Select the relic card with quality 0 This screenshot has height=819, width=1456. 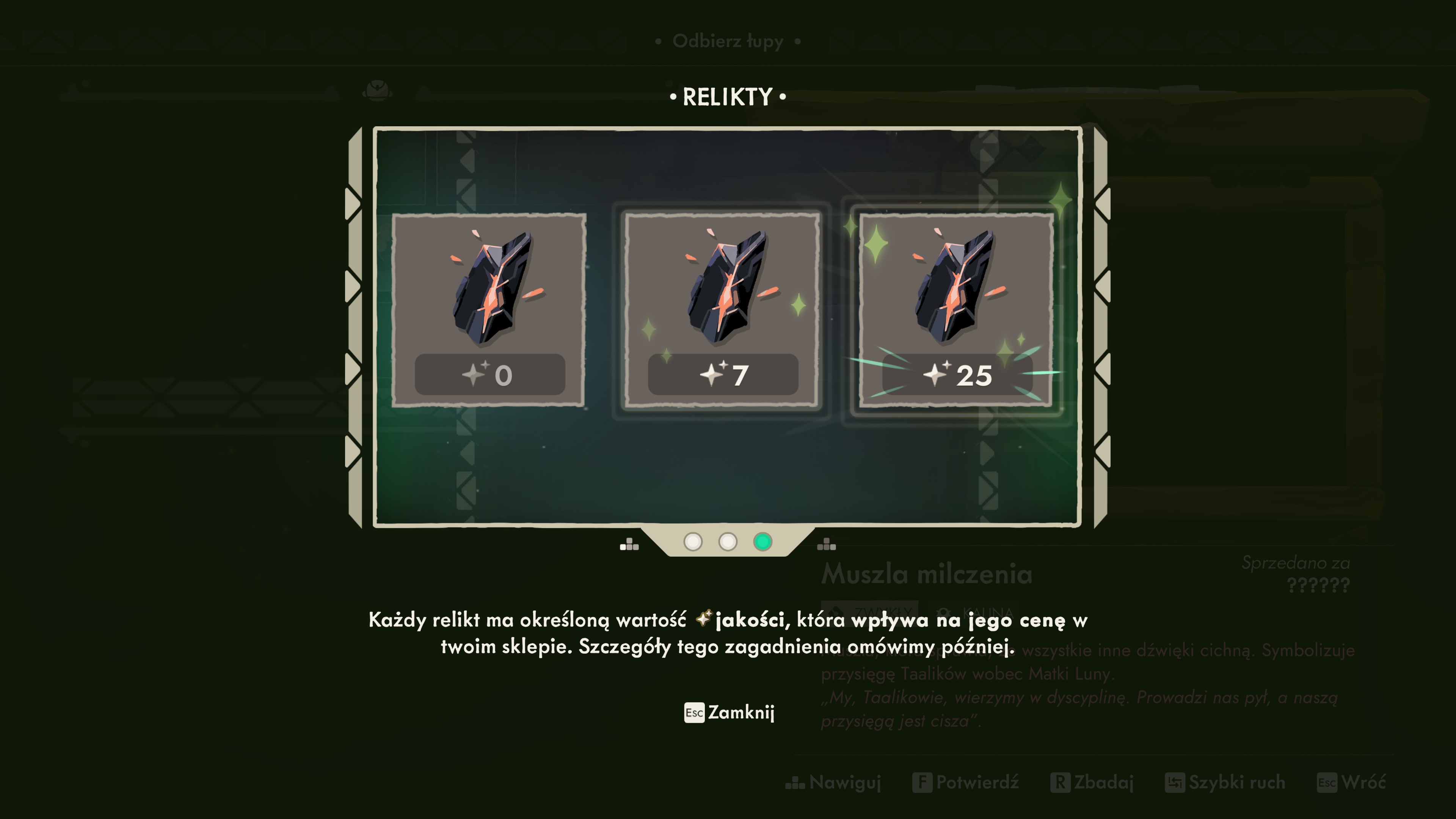[x=489, y=310]
